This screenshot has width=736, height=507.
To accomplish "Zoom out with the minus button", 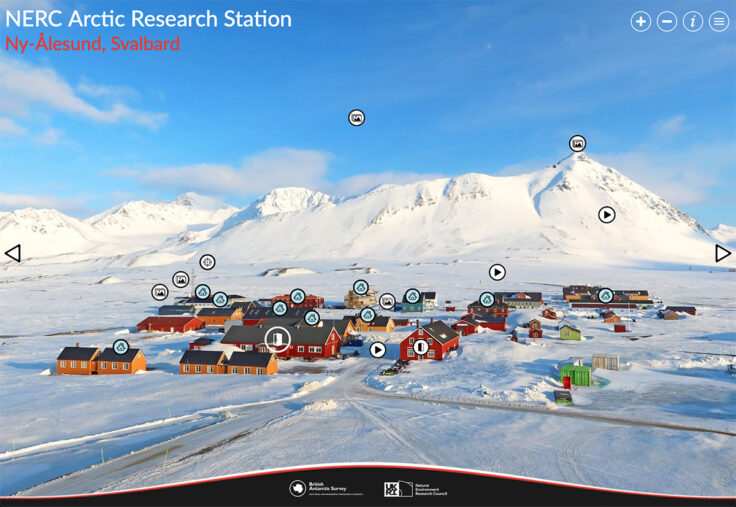I will point(667,22).
